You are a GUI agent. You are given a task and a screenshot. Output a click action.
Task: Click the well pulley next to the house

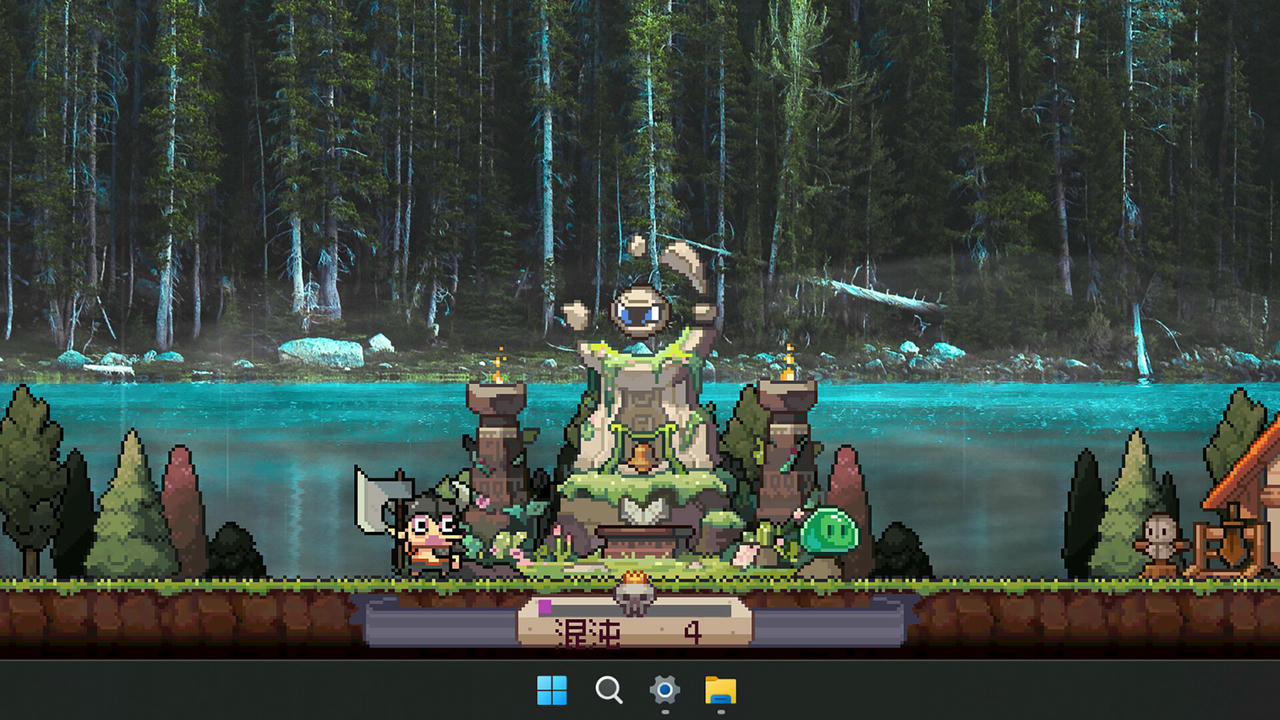(1230, 530)
